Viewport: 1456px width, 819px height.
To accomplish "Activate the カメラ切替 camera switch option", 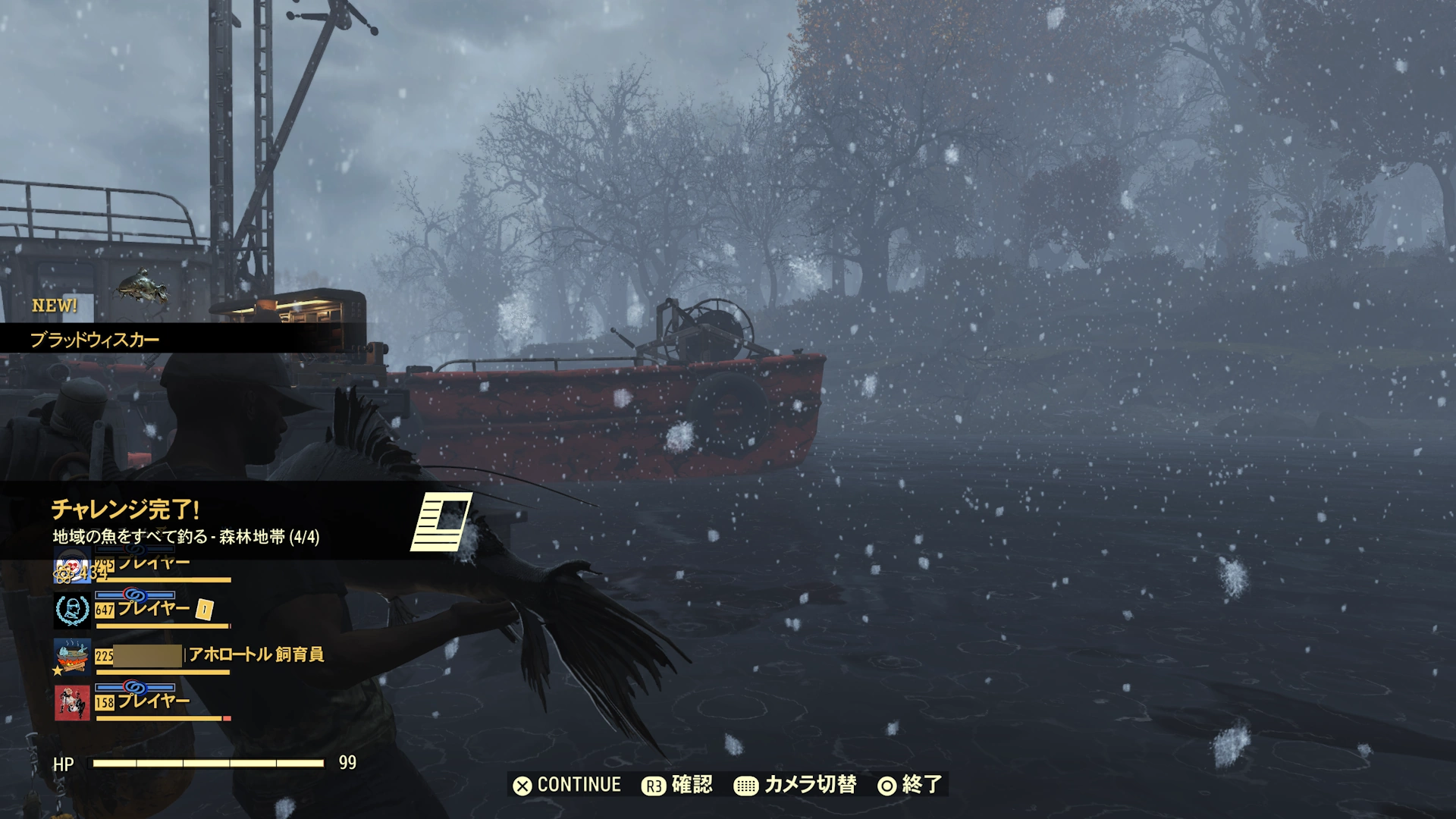I will [x=795, y=785].
